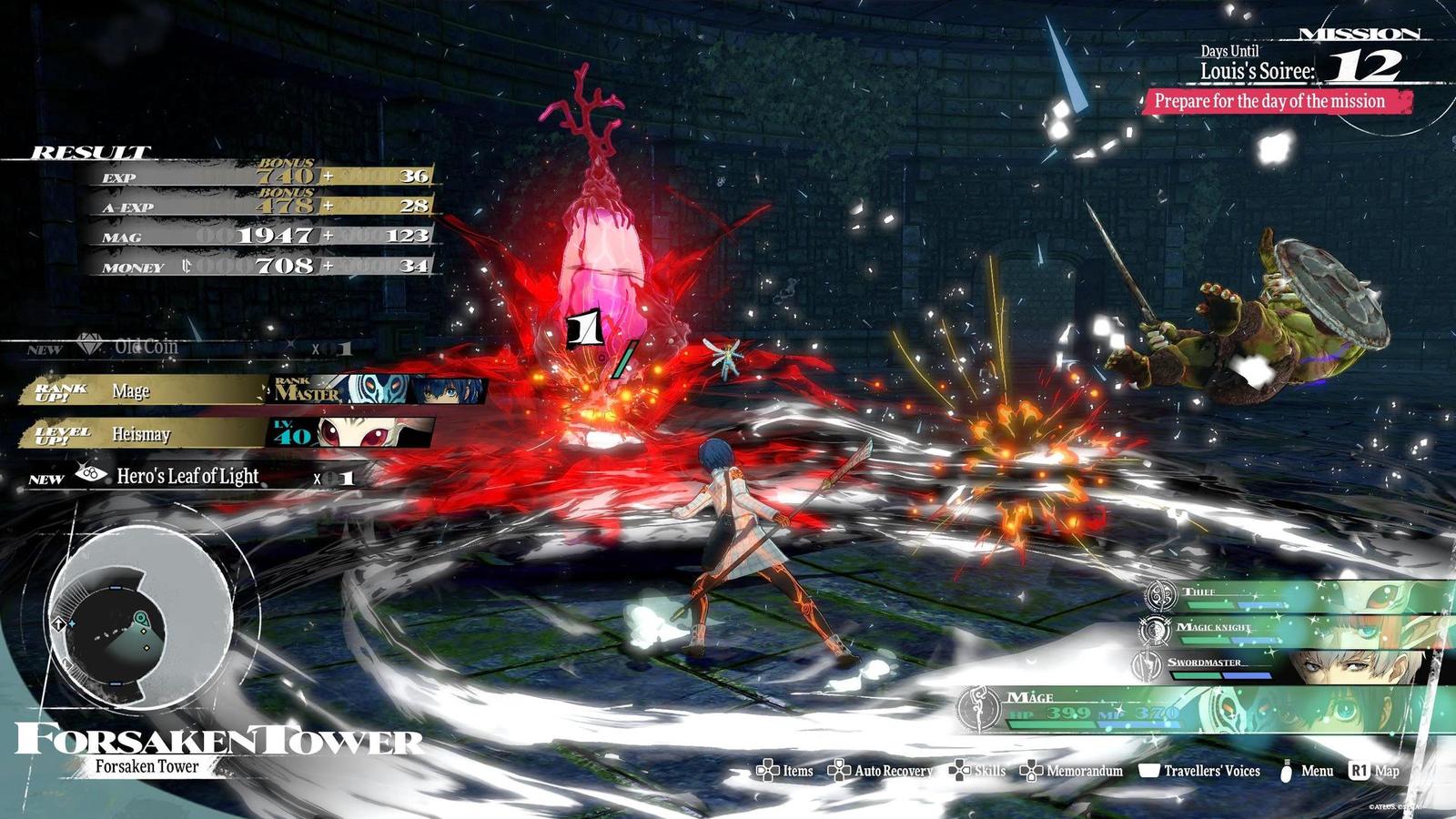Open the Items shortcut
This screenshot has width=1456, height=819.
785,771
